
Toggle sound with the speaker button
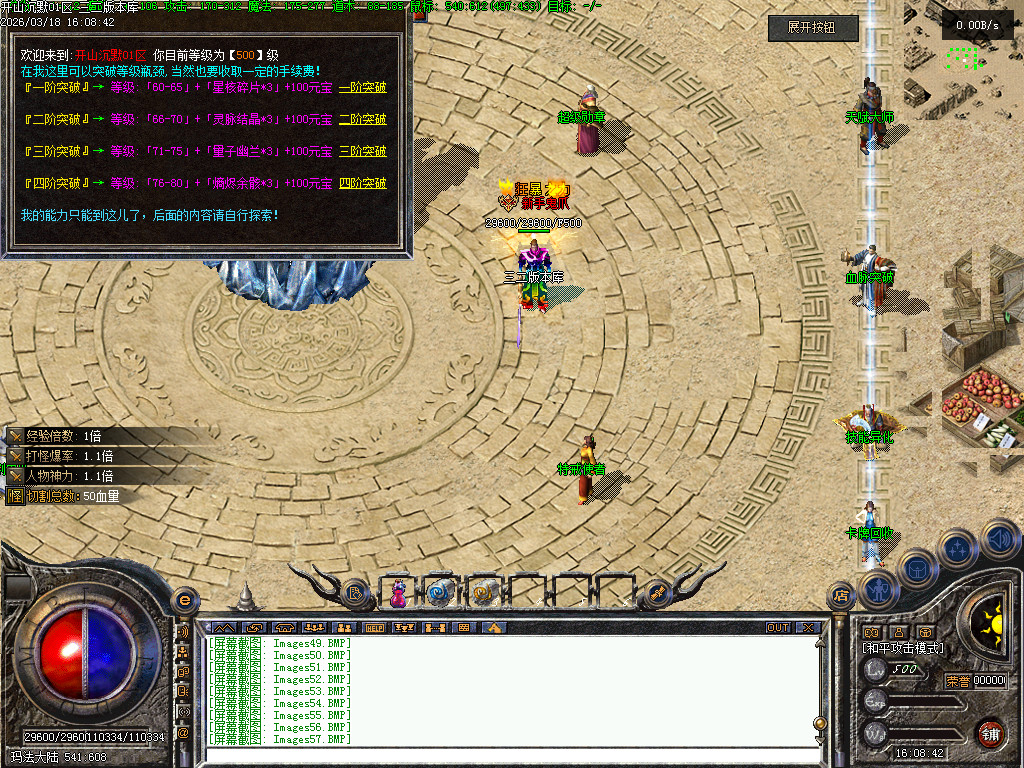point(999,538)
